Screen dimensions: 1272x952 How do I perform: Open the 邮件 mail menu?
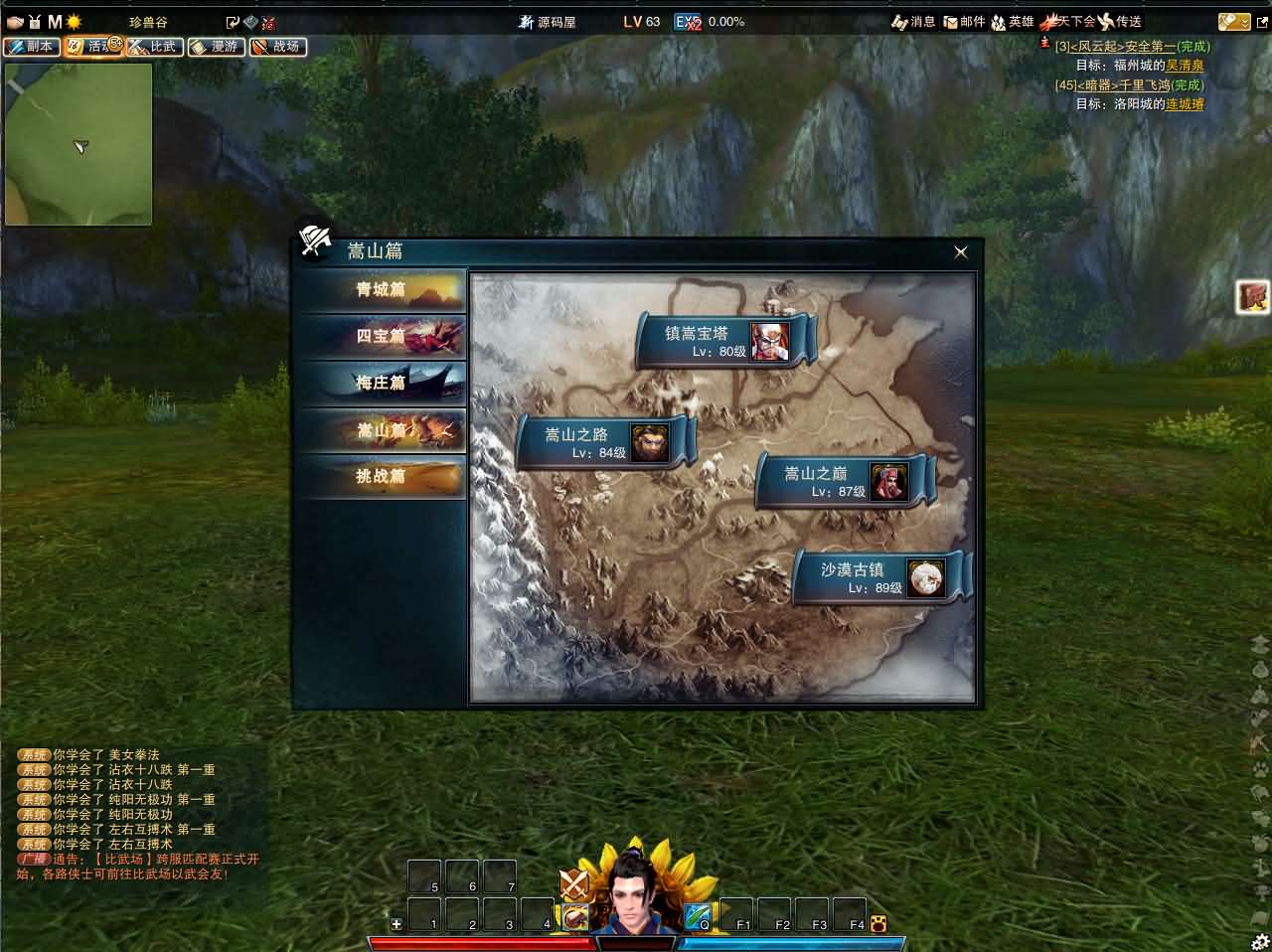[x=964, y=22]
